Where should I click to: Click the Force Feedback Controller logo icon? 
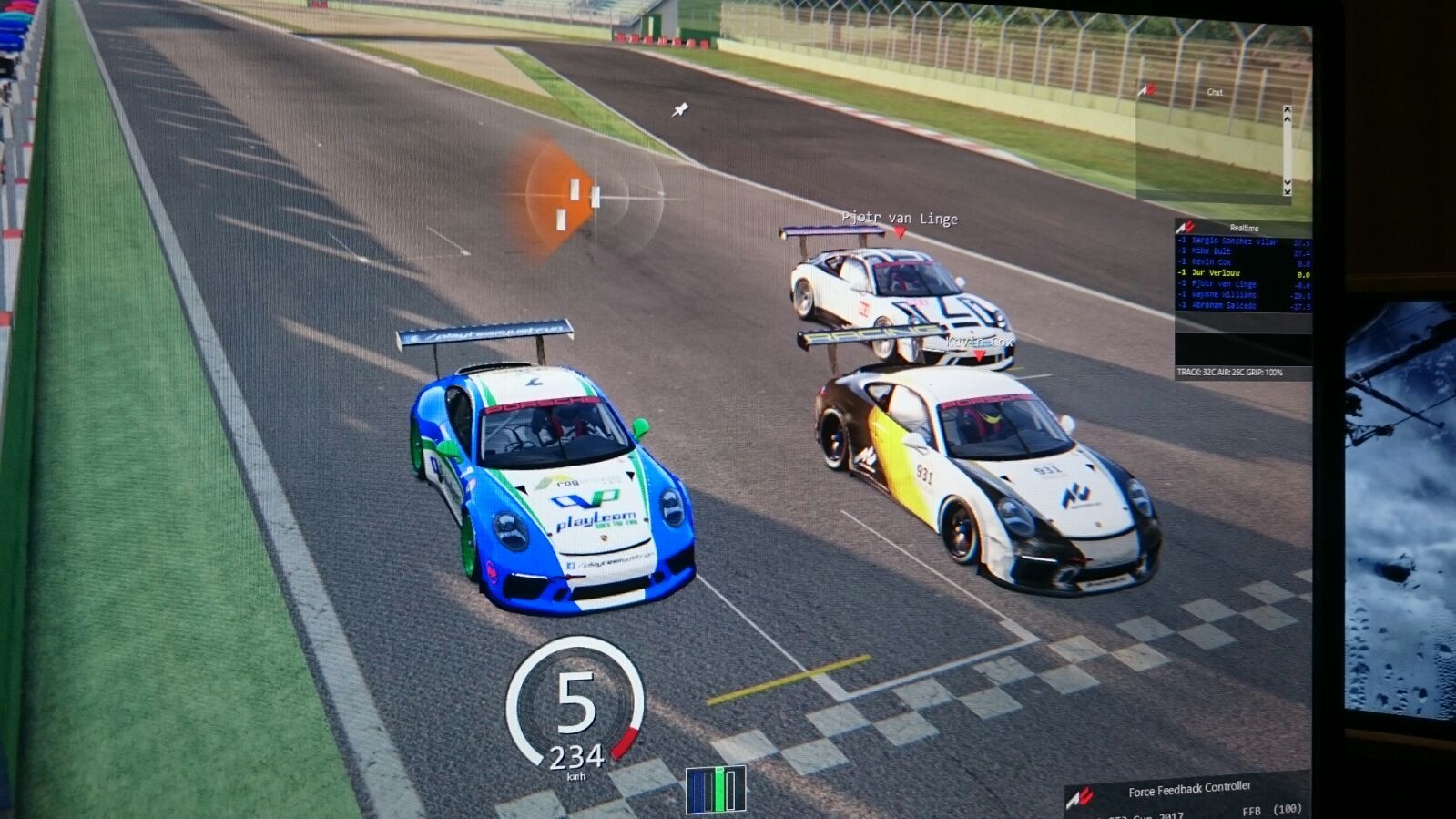(x=1081, y=797)
